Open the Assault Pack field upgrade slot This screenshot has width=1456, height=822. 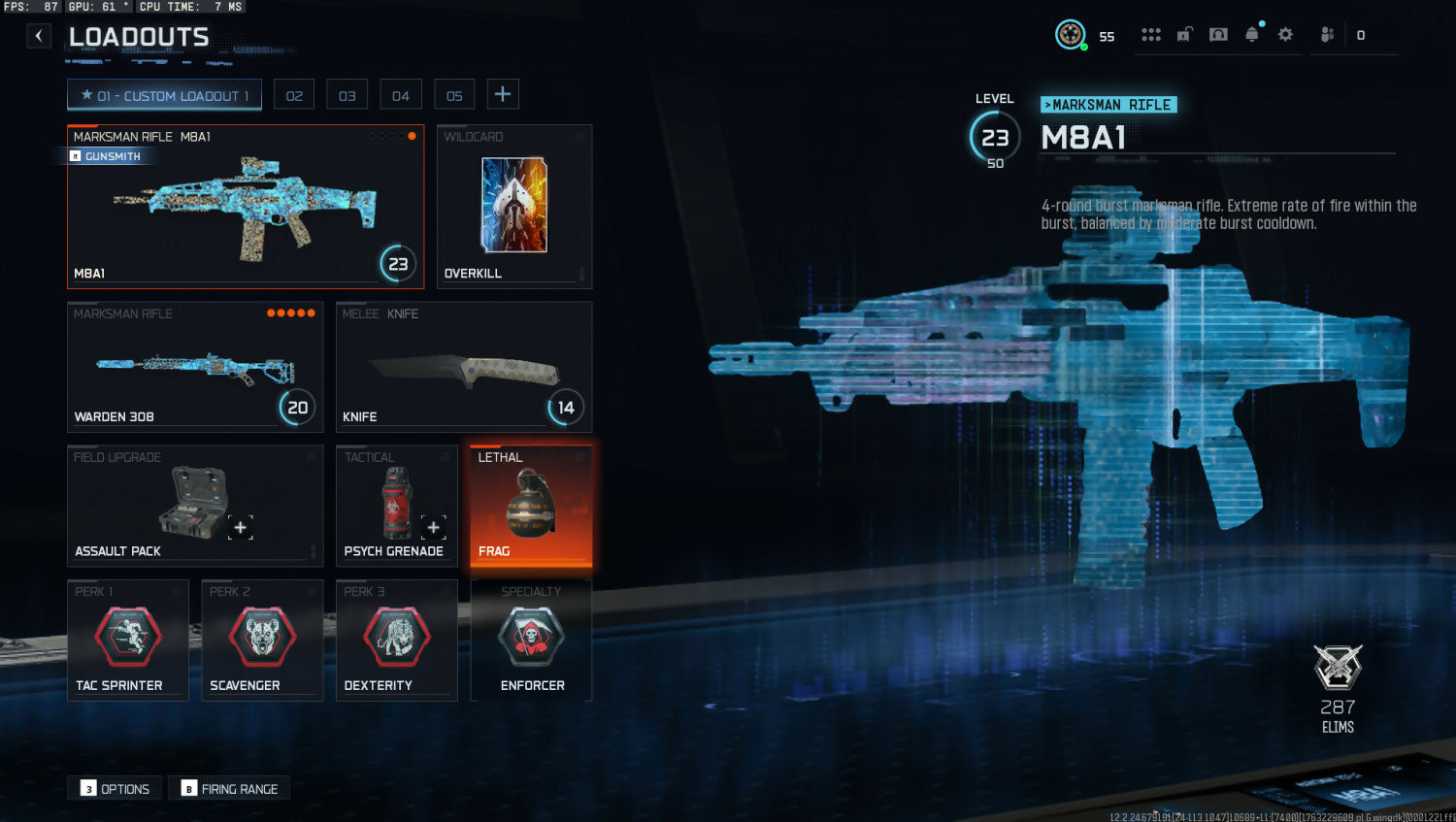(194, 506)
